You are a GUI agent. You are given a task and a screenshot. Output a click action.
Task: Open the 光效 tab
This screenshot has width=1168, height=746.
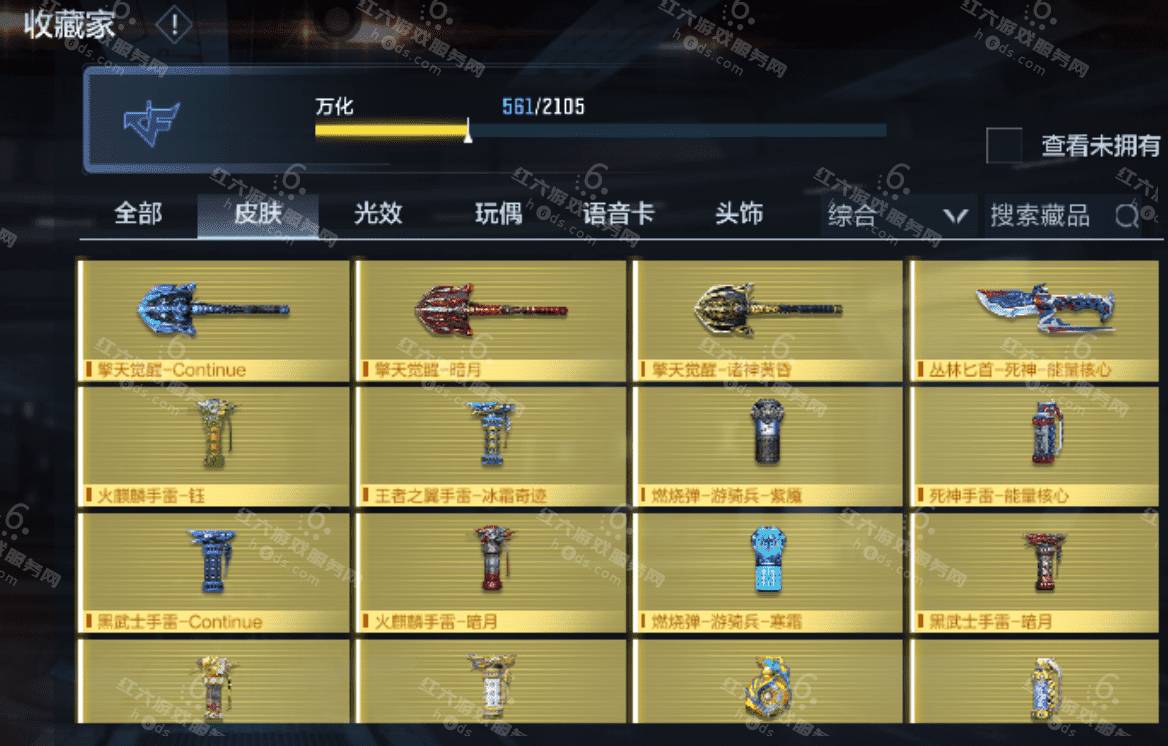378,213
